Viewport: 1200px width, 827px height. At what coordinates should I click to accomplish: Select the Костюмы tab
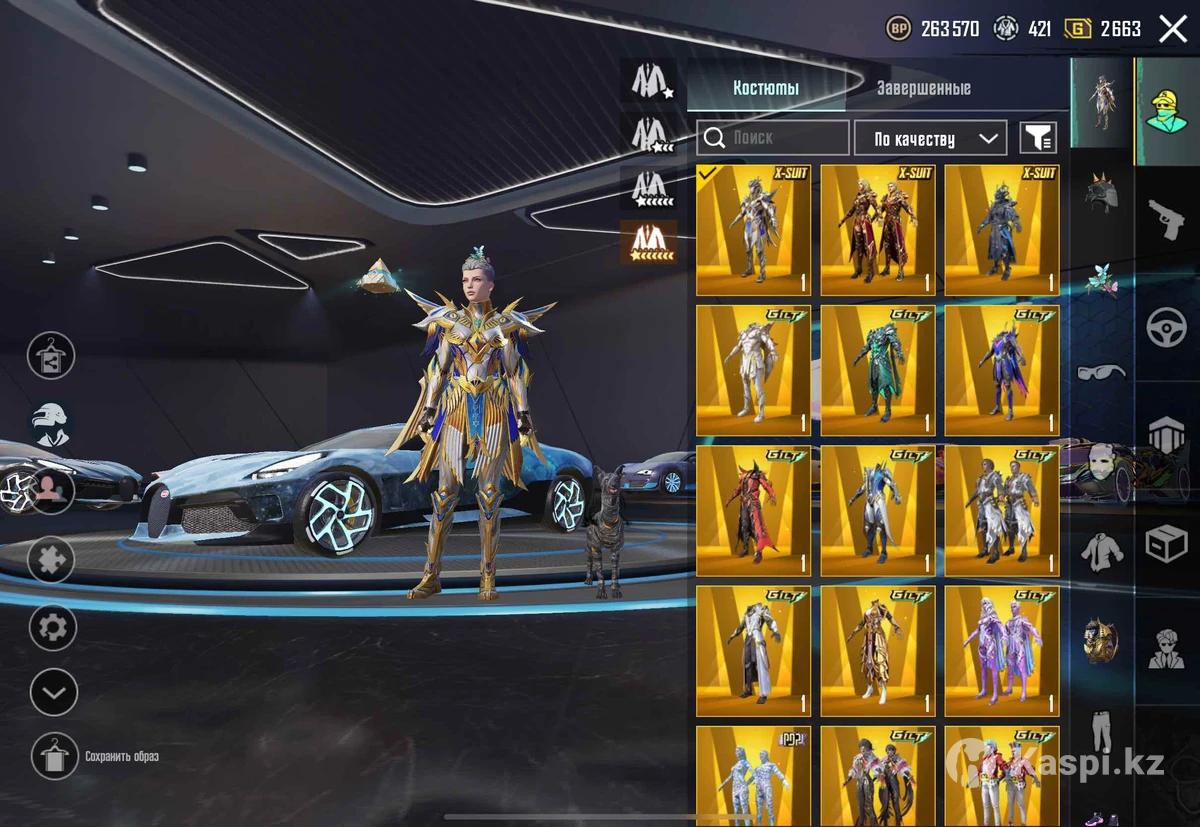tap(765, 88)
